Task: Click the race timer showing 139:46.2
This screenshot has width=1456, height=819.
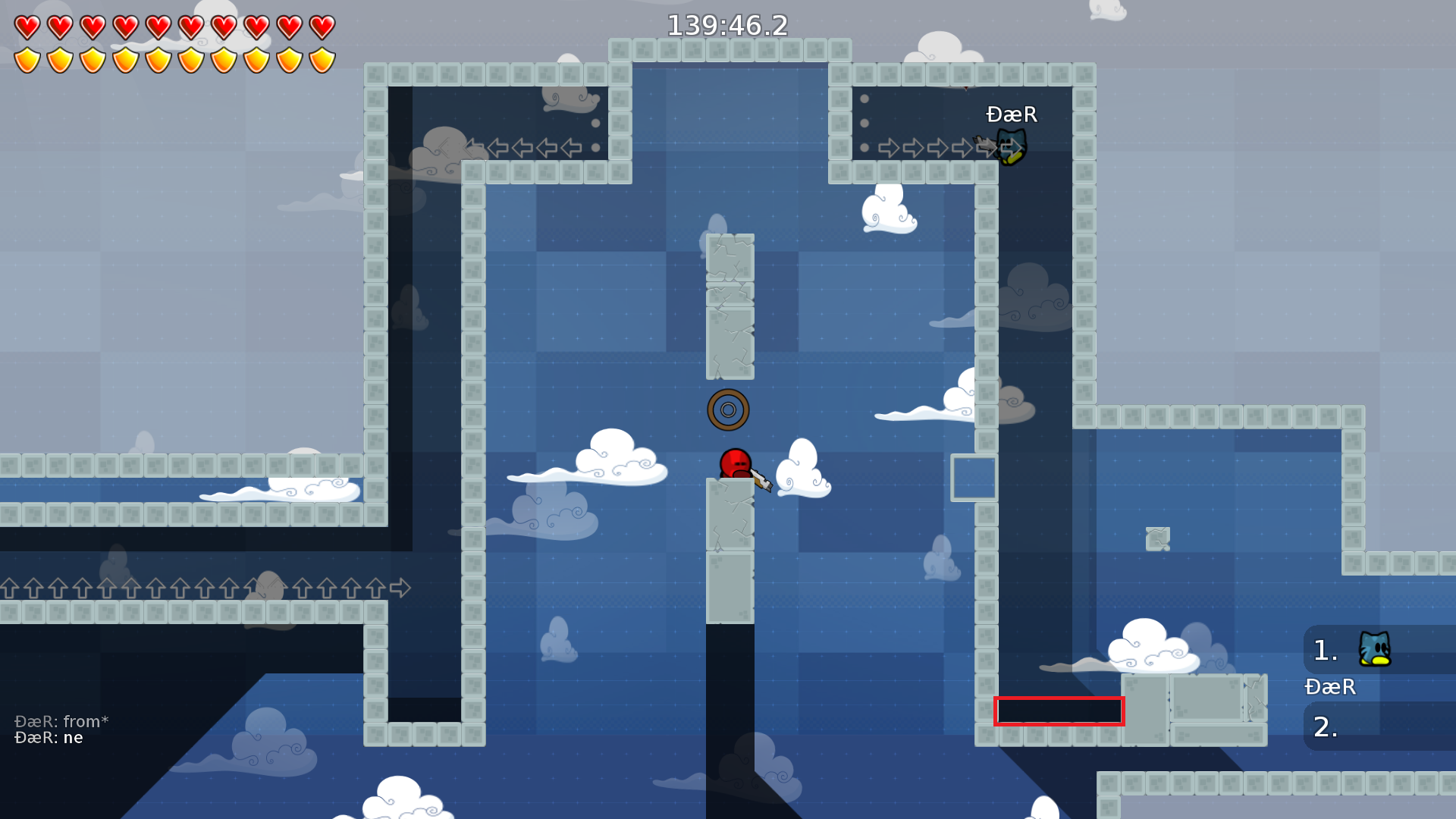Action: tap(727, 25)
